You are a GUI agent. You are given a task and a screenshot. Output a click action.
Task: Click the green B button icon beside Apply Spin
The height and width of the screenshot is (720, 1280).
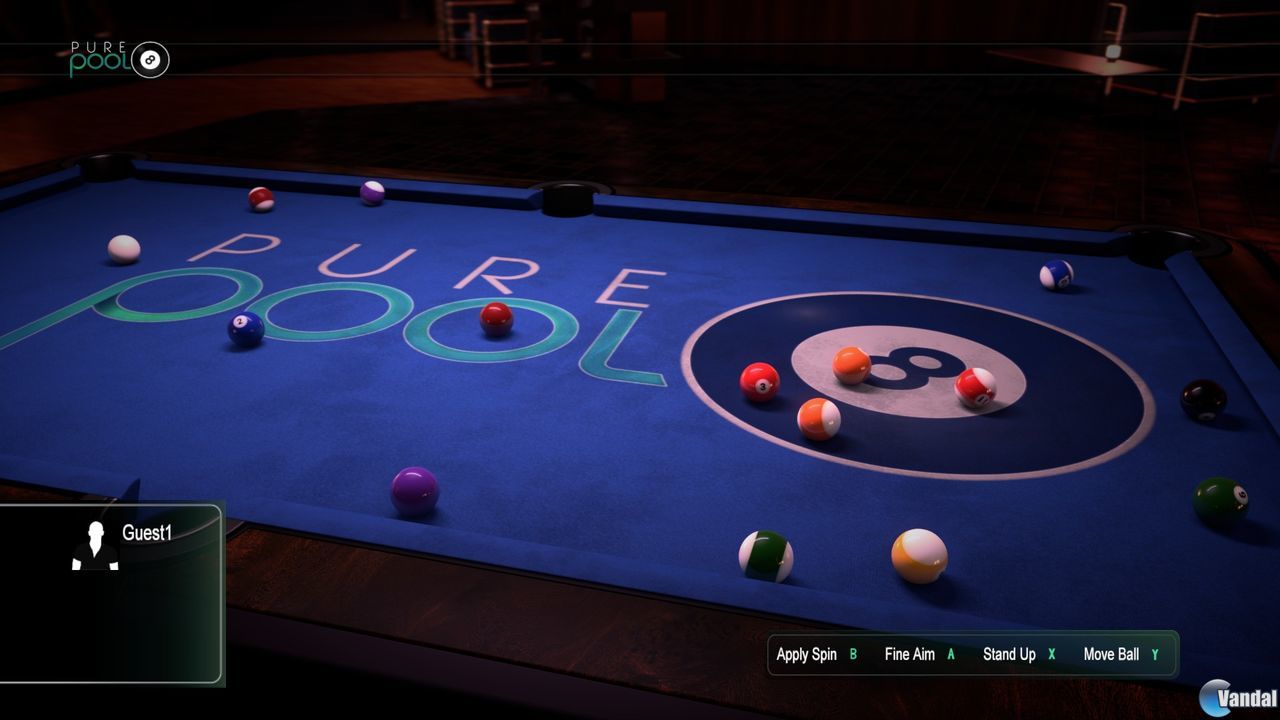click(851, 654)
